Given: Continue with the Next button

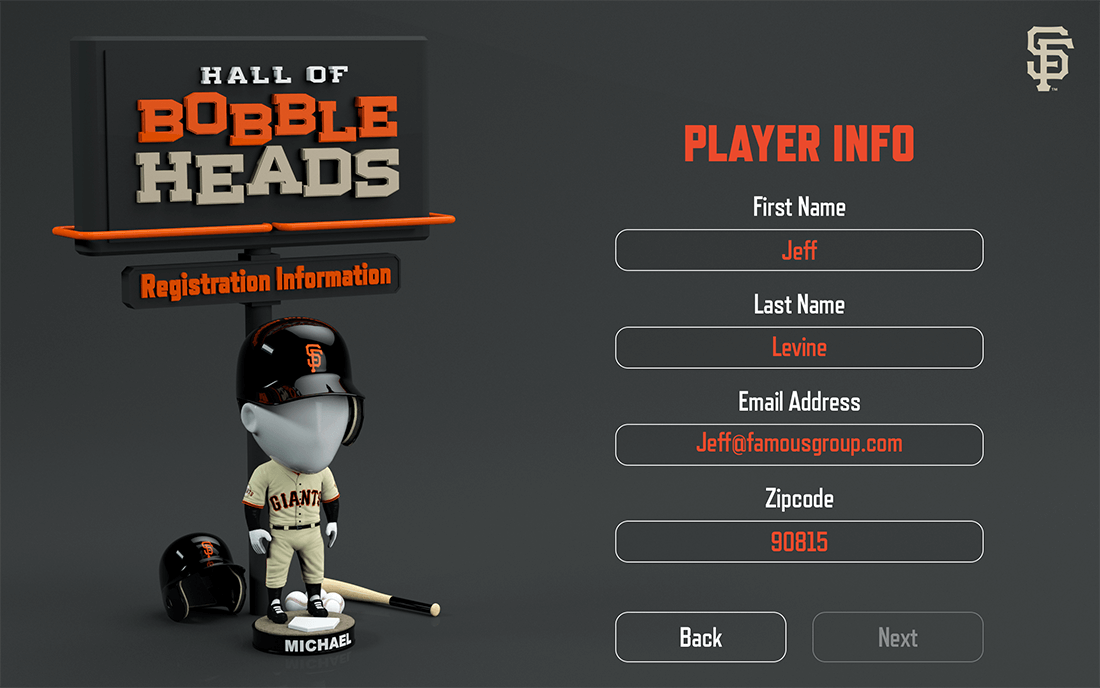Looking at the screenshot, I should (x=897, y=637).
